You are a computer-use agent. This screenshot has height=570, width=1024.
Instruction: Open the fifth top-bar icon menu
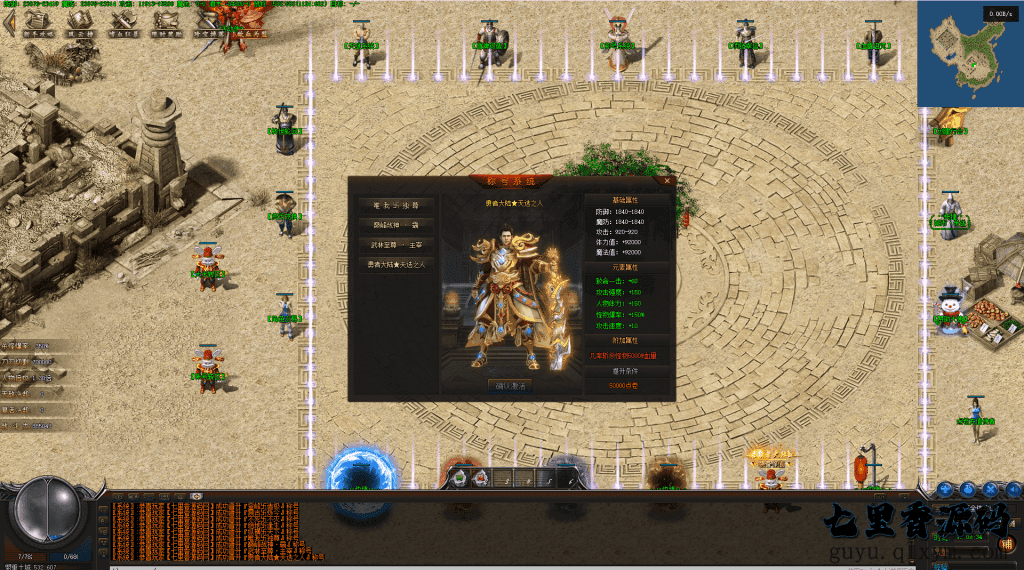pos(205,24)
